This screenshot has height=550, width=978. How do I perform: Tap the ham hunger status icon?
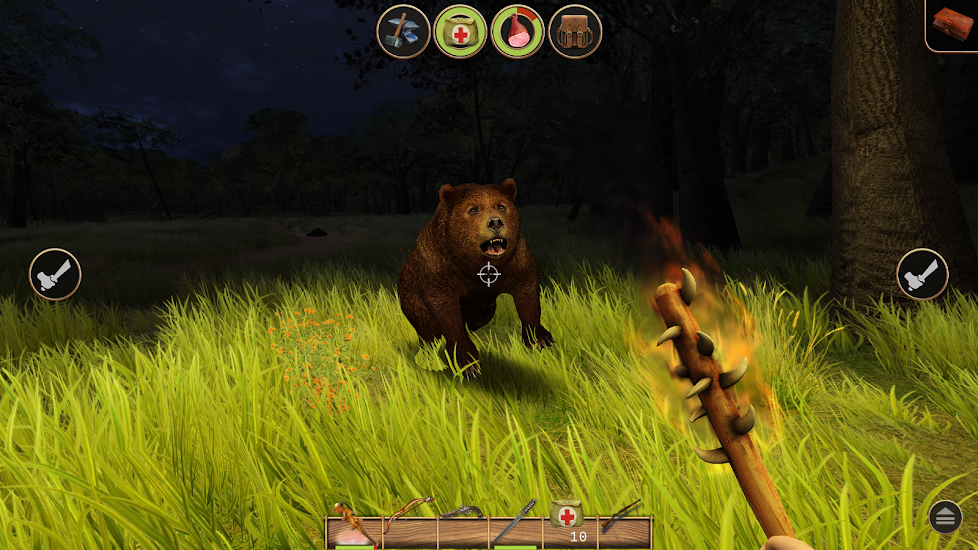tap(518, 31)
